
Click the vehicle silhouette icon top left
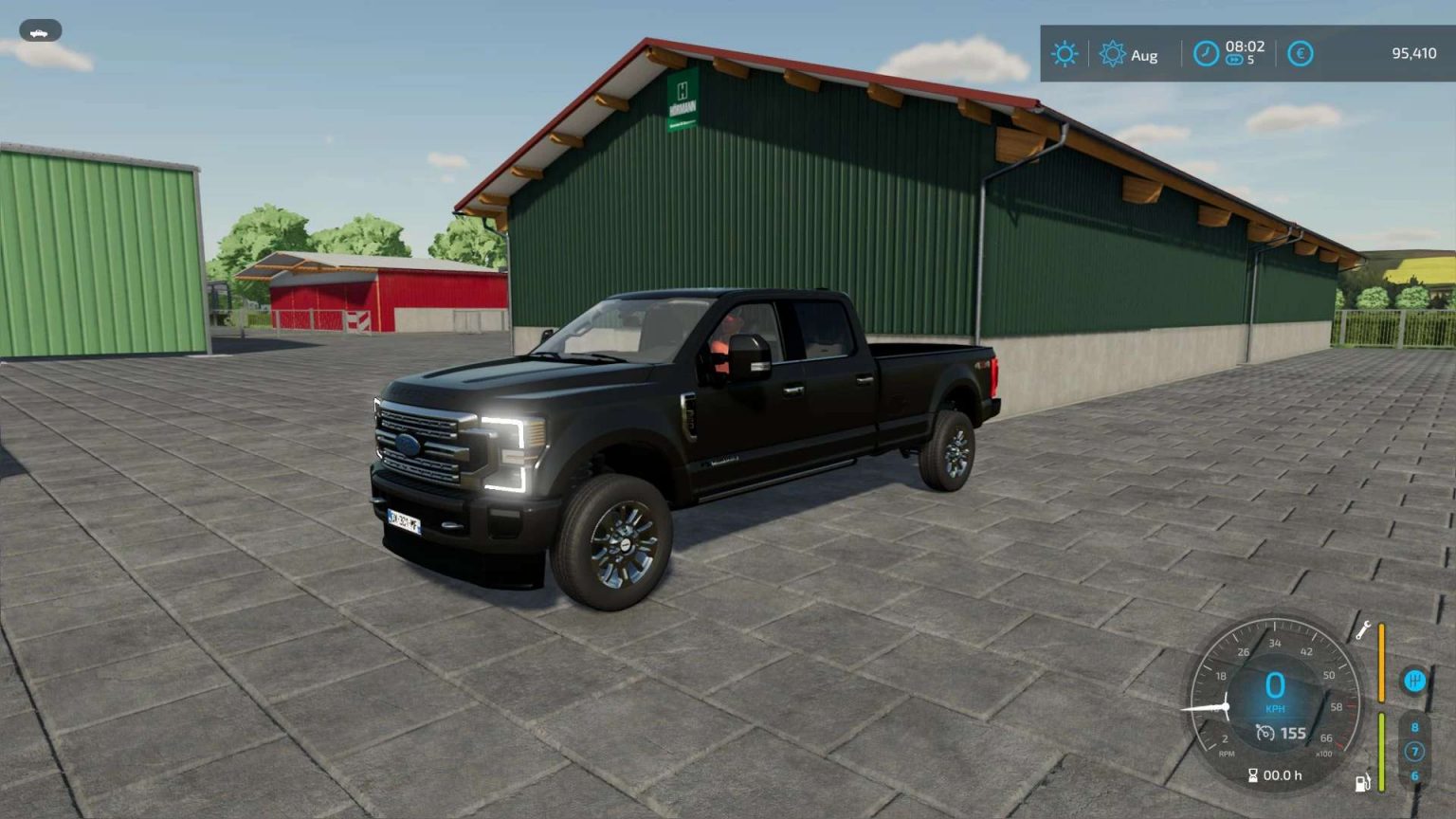tap(38, 30)
